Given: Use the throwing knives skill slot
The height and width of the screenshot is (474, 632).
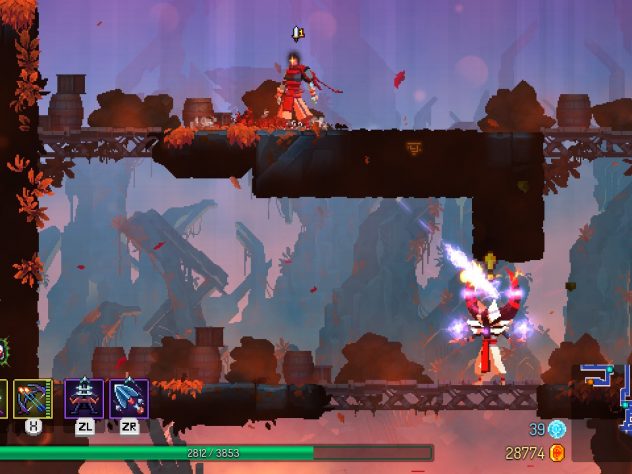Looking at the screenshot, I should point(129,398).
